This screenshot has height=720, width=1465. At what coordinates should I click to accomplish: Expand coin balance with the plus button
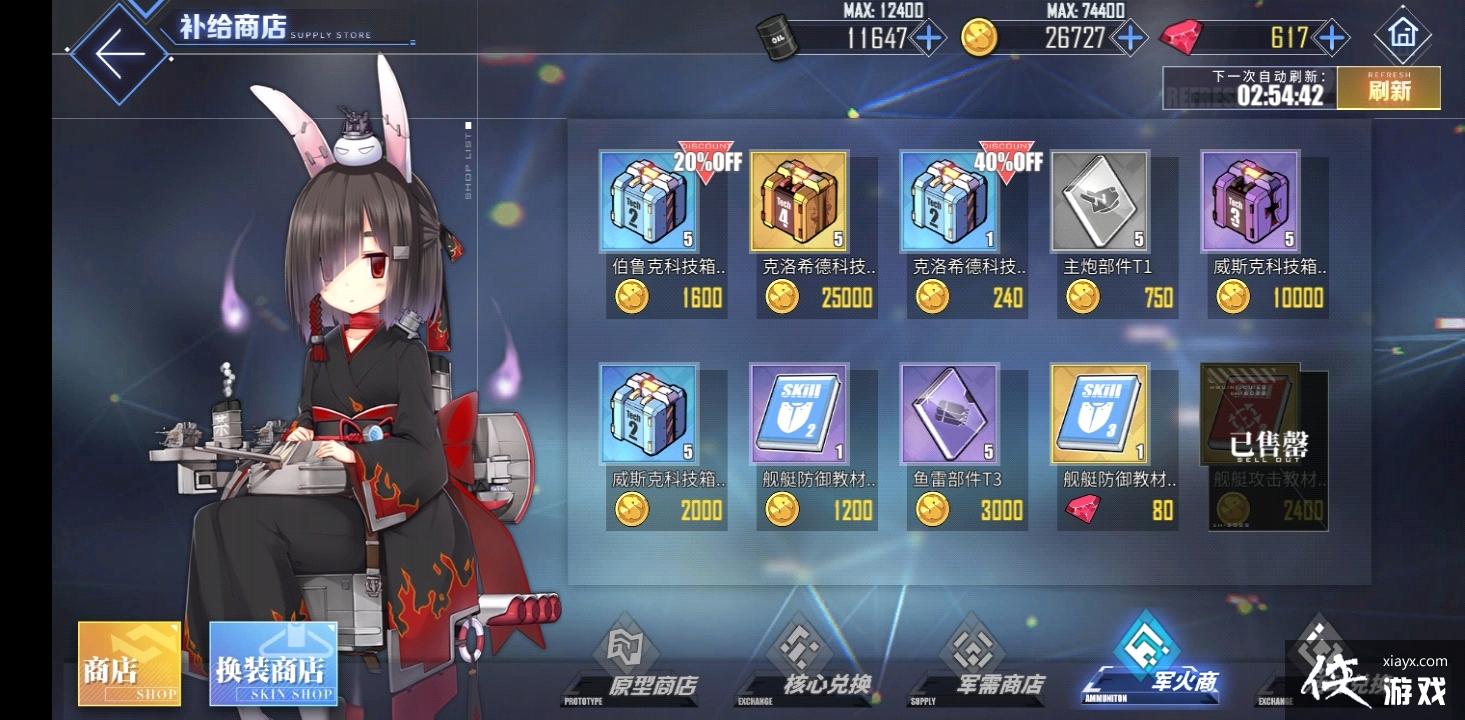(x=1128, y=37)
